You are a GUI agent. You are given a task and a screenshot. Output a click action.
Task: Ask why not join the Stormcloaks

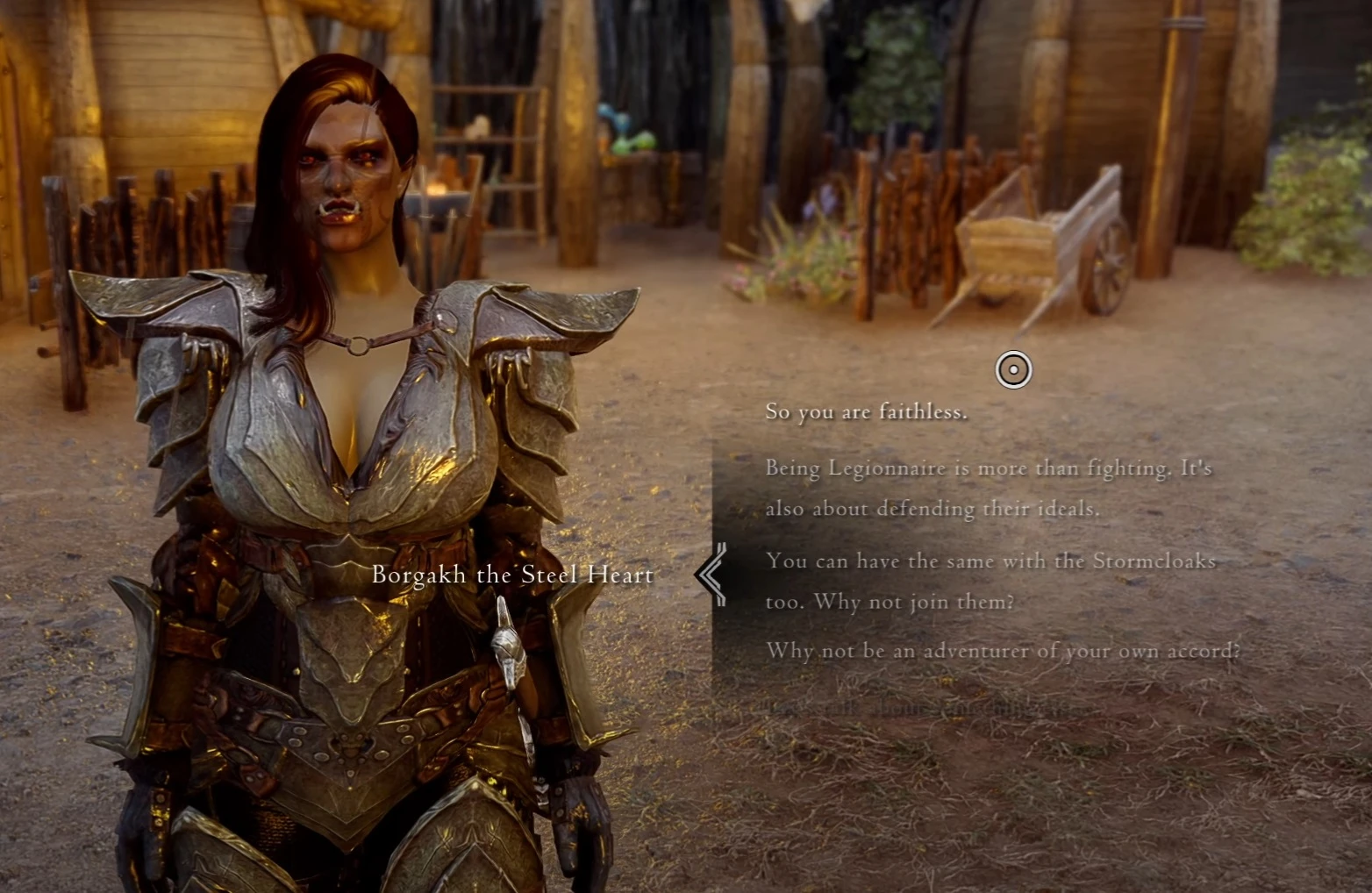(990, 581)
